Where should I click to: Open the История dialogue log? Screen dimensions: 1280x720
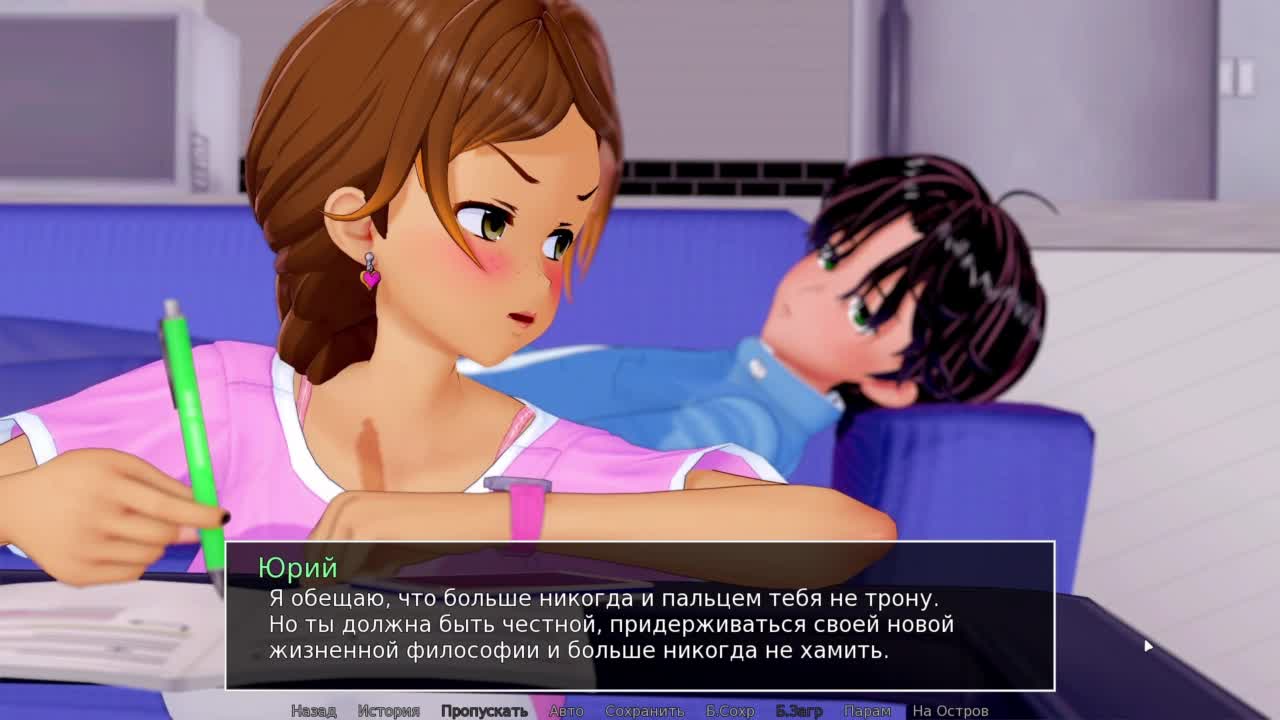click(x=388, y=711)
